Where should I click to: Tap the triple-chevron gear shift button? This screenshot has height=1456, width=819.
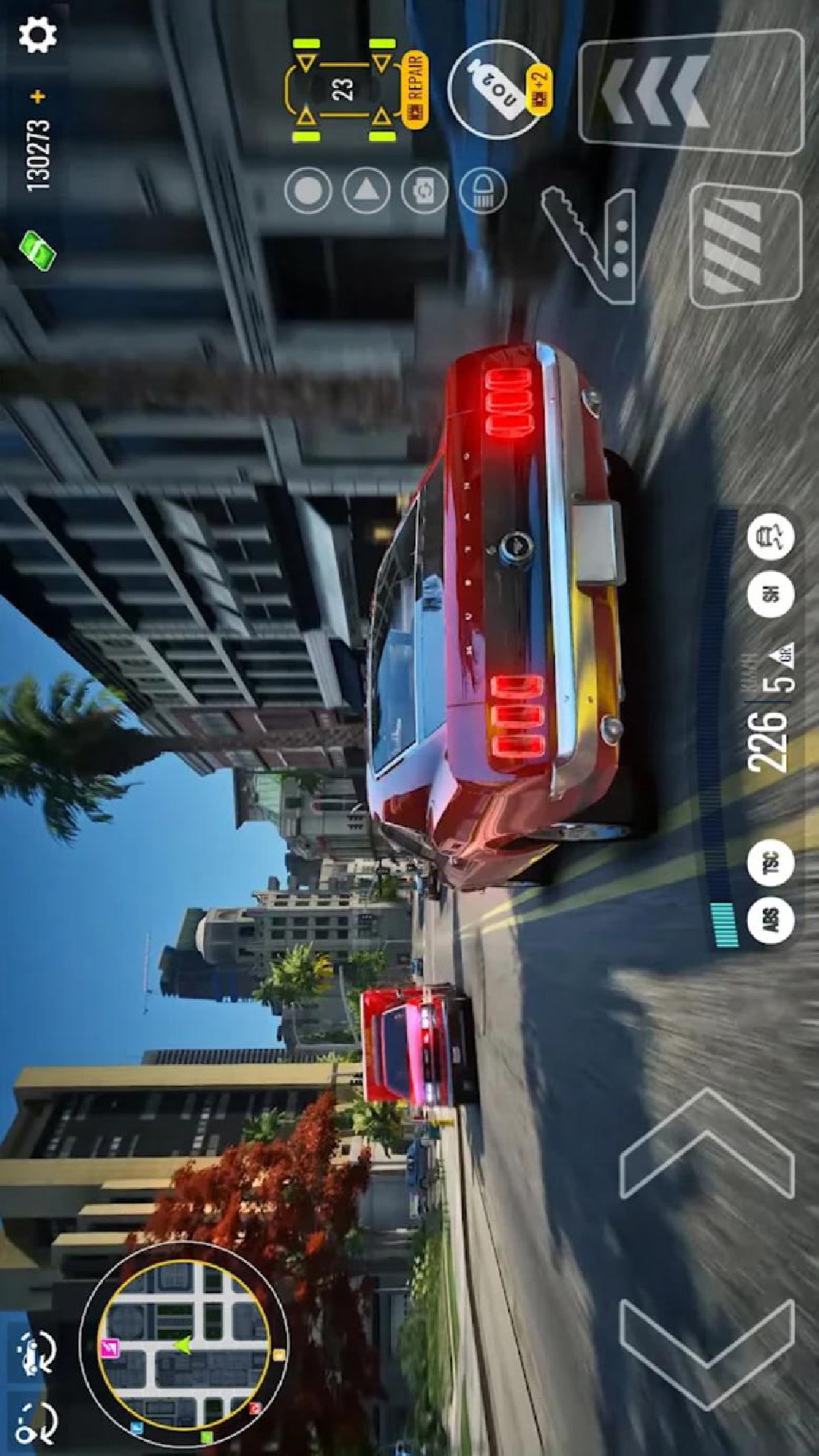pyautogui.click(x=690, y=93)
